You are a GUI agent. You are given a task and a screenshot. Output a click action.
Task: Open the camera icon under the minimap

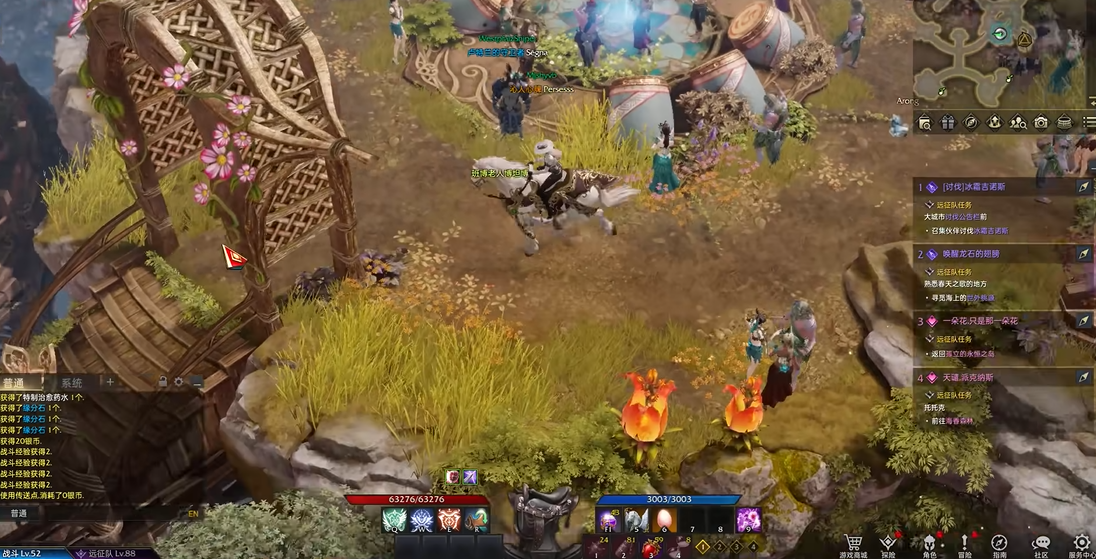[x=1041, y=122]
